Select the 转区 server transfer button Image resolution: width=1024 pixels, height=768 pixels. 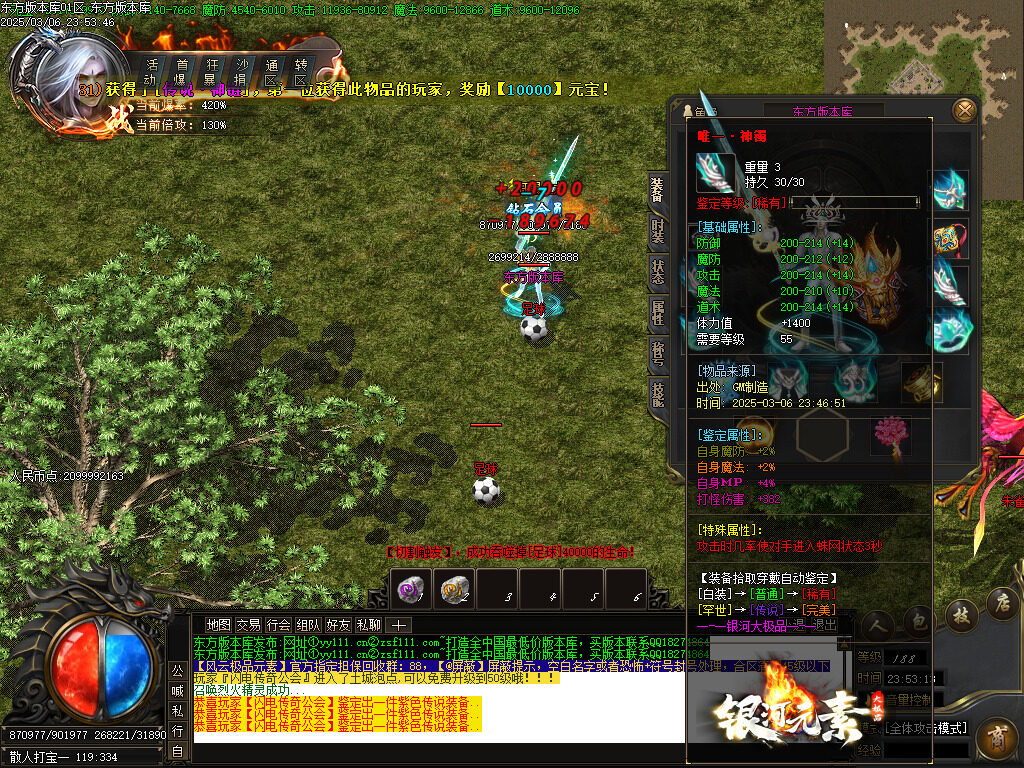301,72
